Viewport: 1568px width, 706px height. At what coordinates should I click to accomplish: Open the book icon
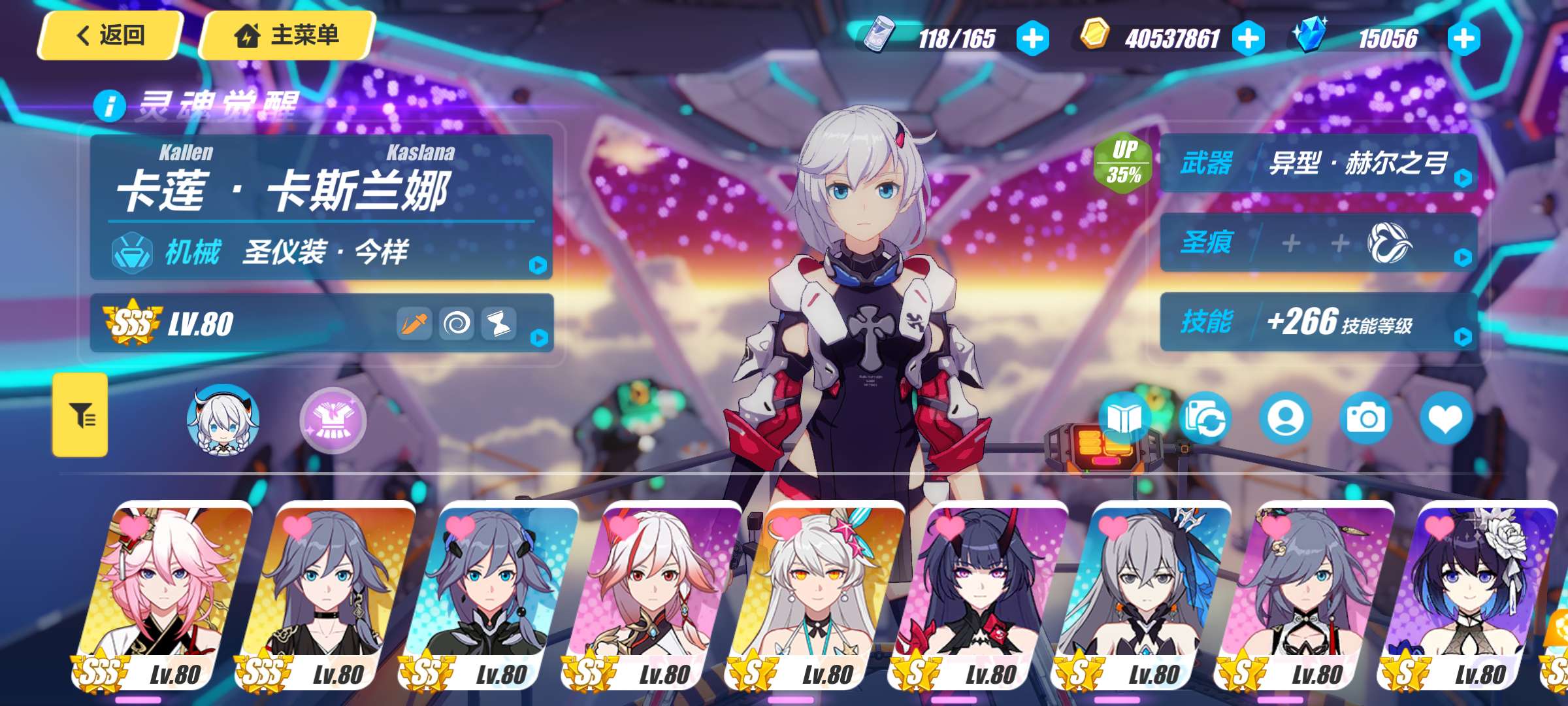(x=1124, y=418)
